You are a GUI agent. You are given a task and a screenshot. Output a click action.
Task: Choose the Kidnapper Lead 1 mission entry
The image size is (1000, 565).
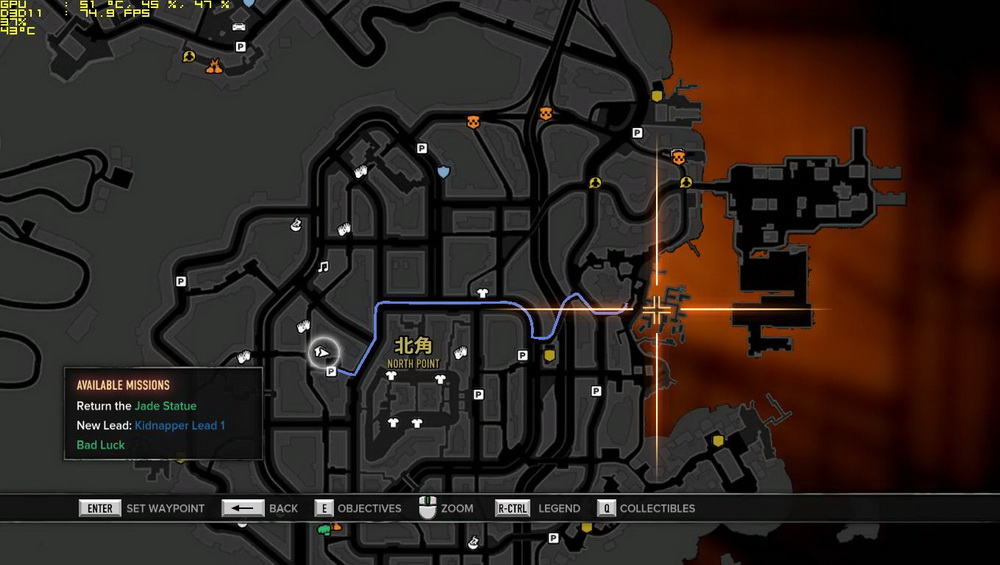tap(151, 426)
